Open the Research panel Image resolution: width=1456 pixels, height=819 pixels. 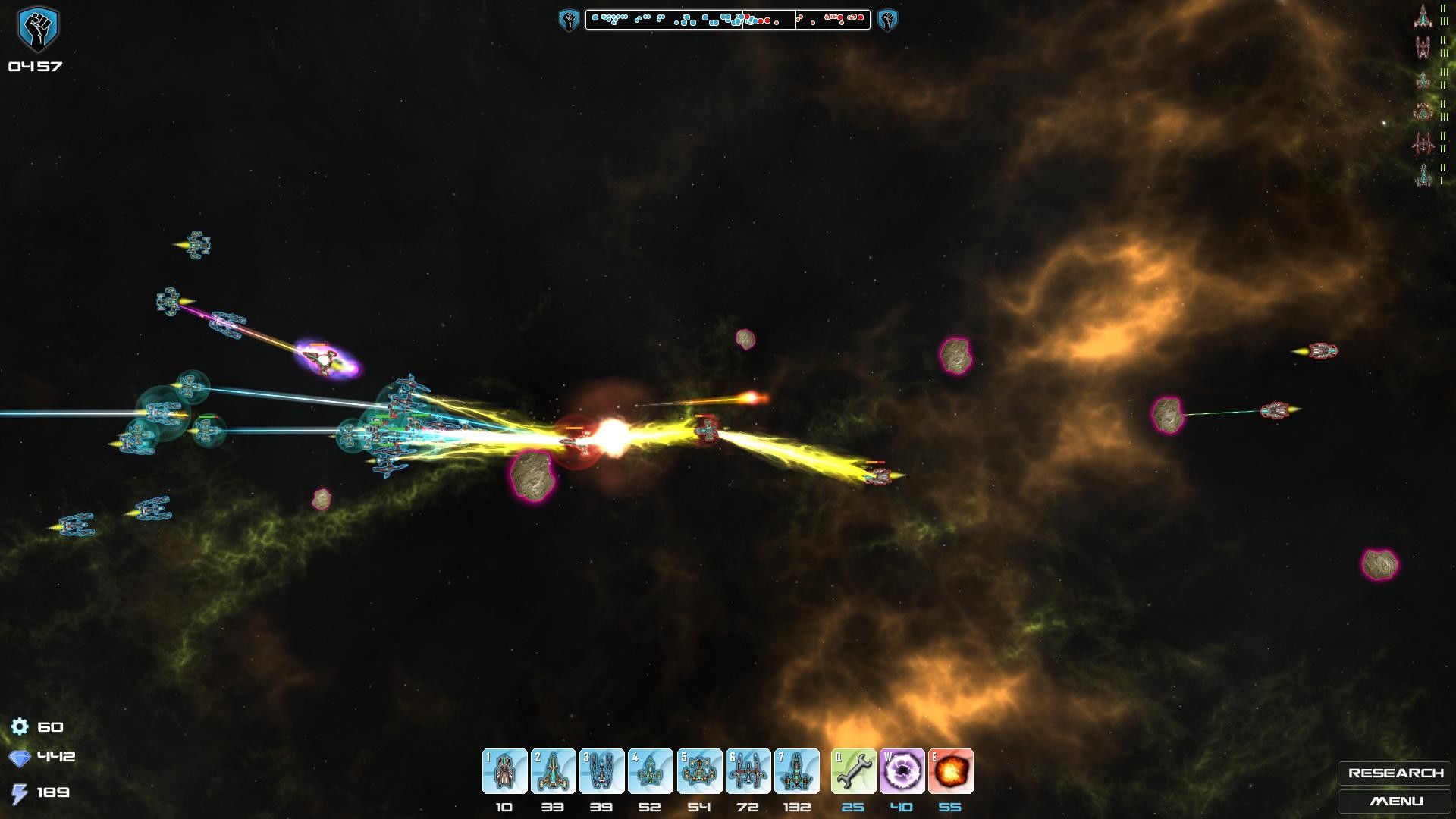1395,773
